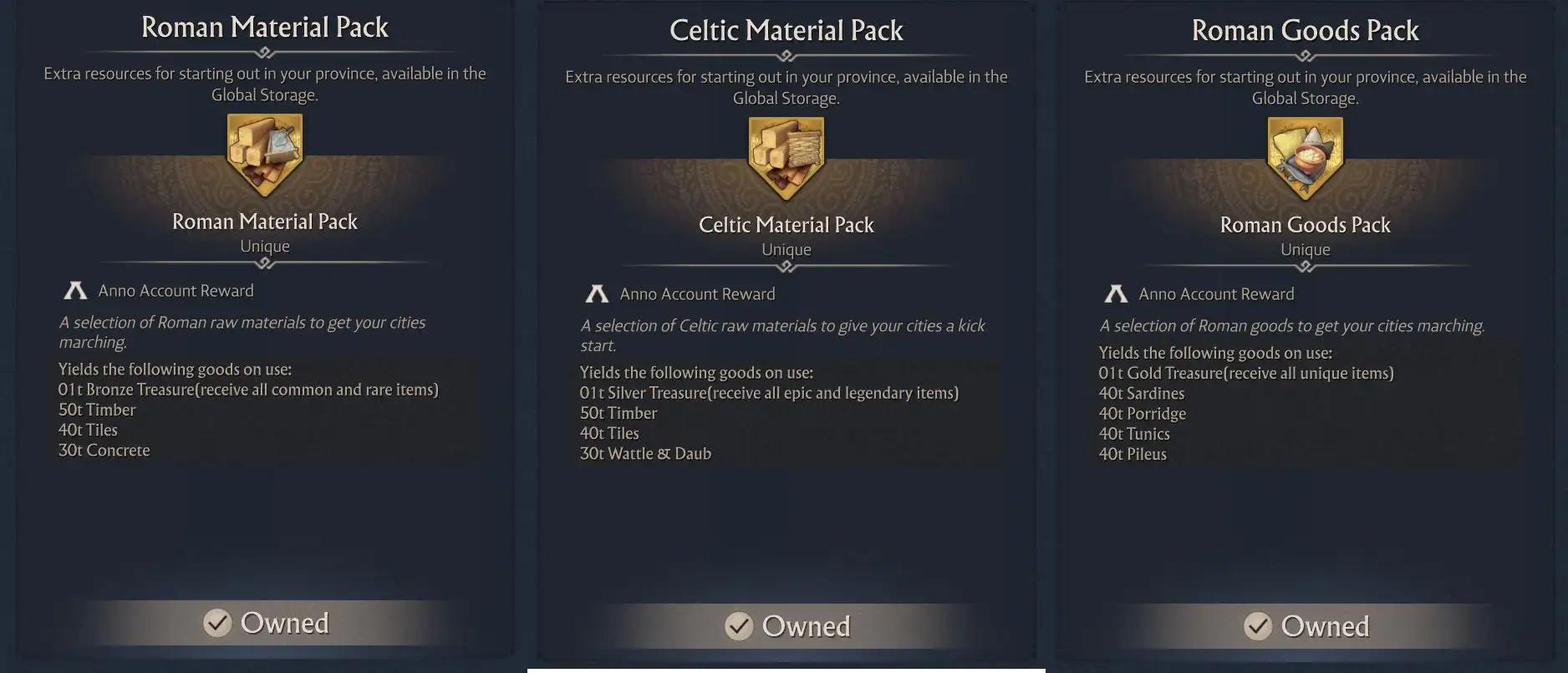Expand the divider below the Unique label on Roman Goods Pack

(1305, 266)
